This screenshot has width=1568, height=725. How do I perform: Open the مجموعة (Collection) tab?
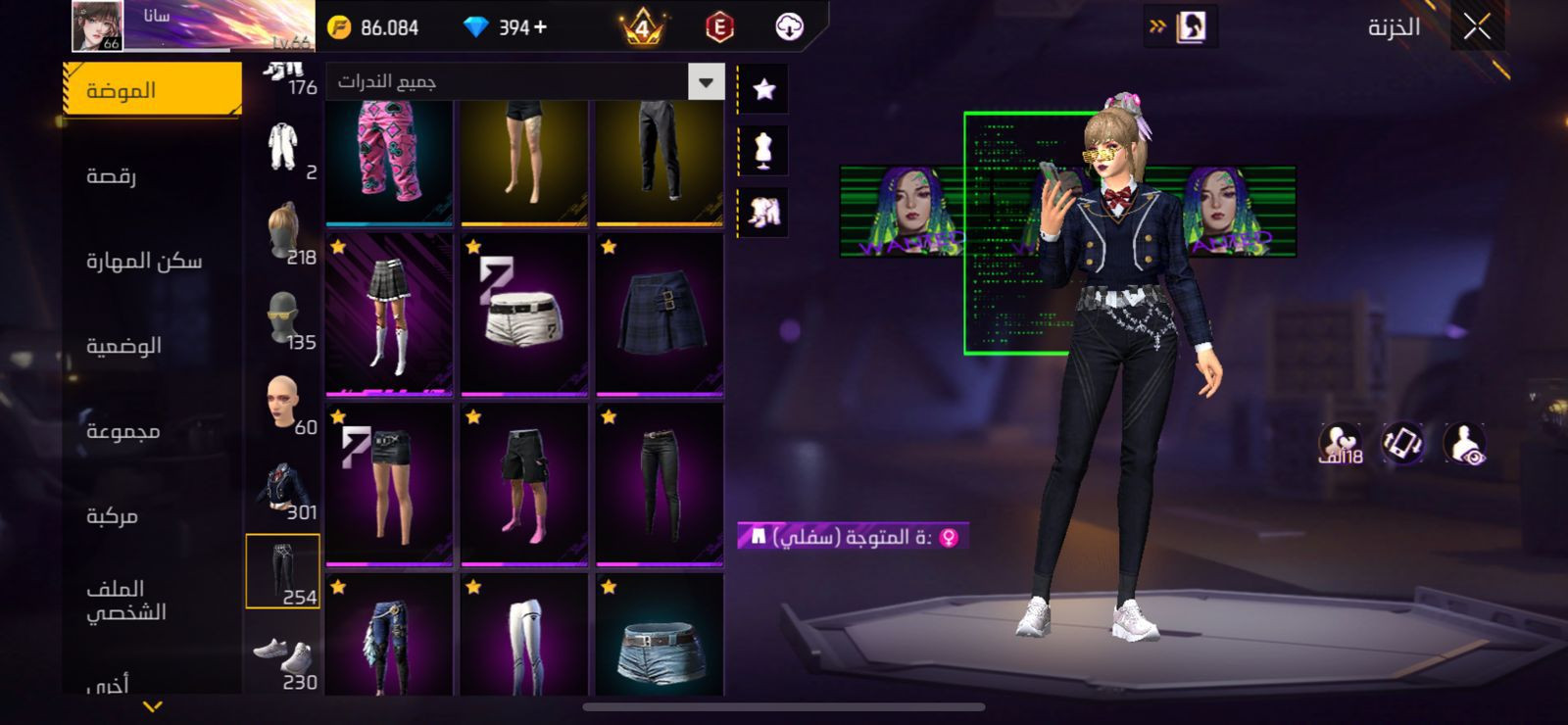[122, 431]
